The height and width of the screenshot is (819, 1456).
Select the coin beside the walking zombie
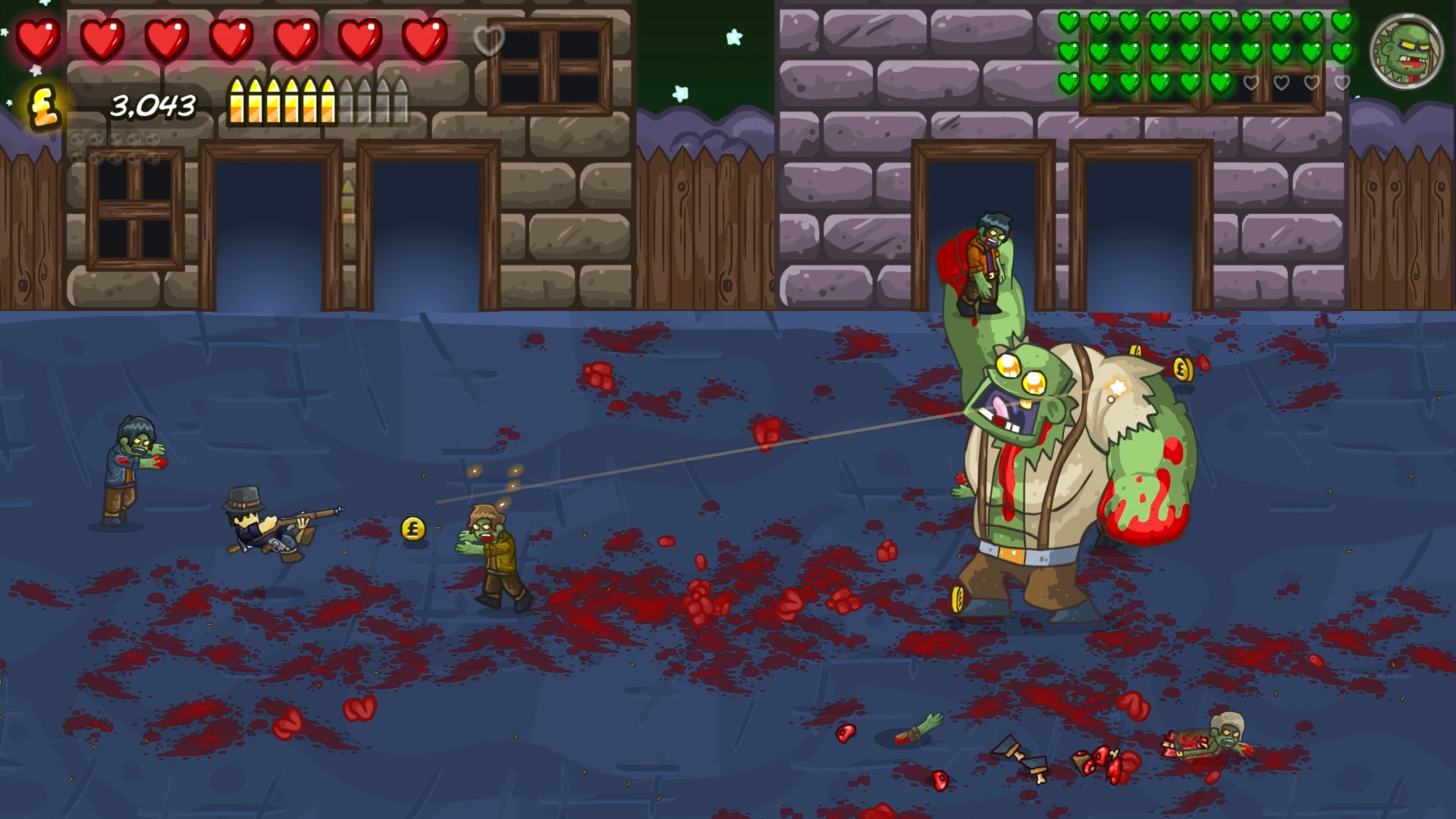coord(412,527)
